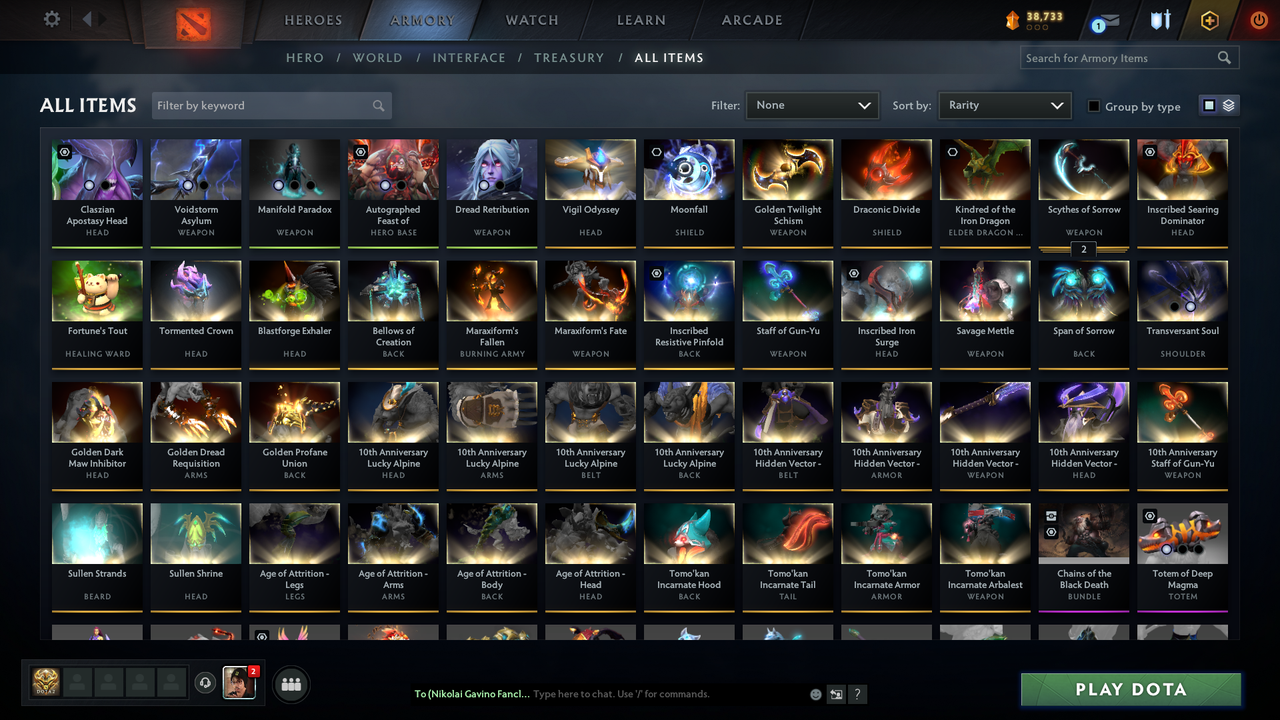Open the friends list icon near party slots
Image resolution: width=1280 pixels, height=720 pixels.
point(290,684)
